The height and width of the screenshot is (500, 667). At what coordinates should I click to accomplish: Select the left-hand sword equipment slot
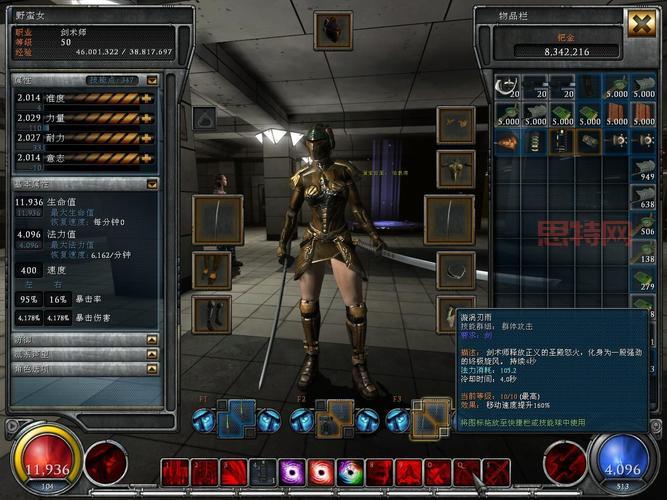(217, 219)
